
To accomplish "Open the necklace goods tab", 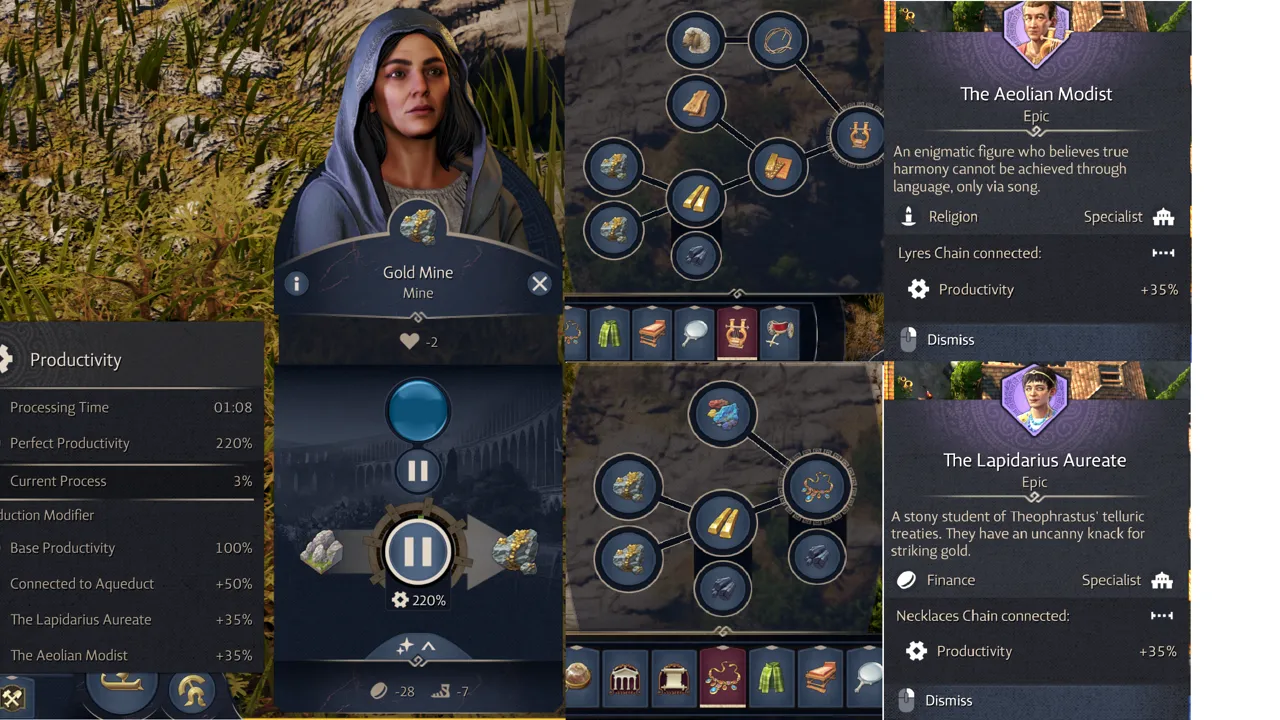I will coord(722,677).
